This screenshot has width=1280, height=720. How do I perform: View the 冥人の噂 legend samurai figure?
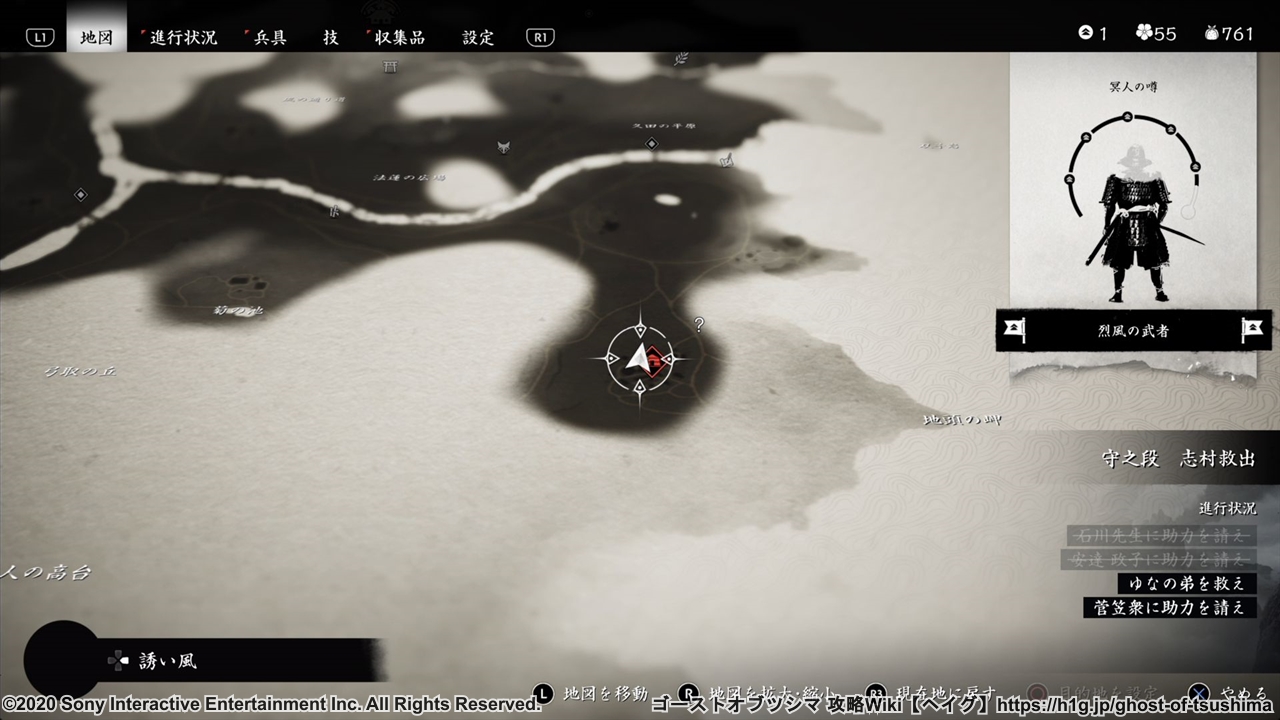(1135, 222)
